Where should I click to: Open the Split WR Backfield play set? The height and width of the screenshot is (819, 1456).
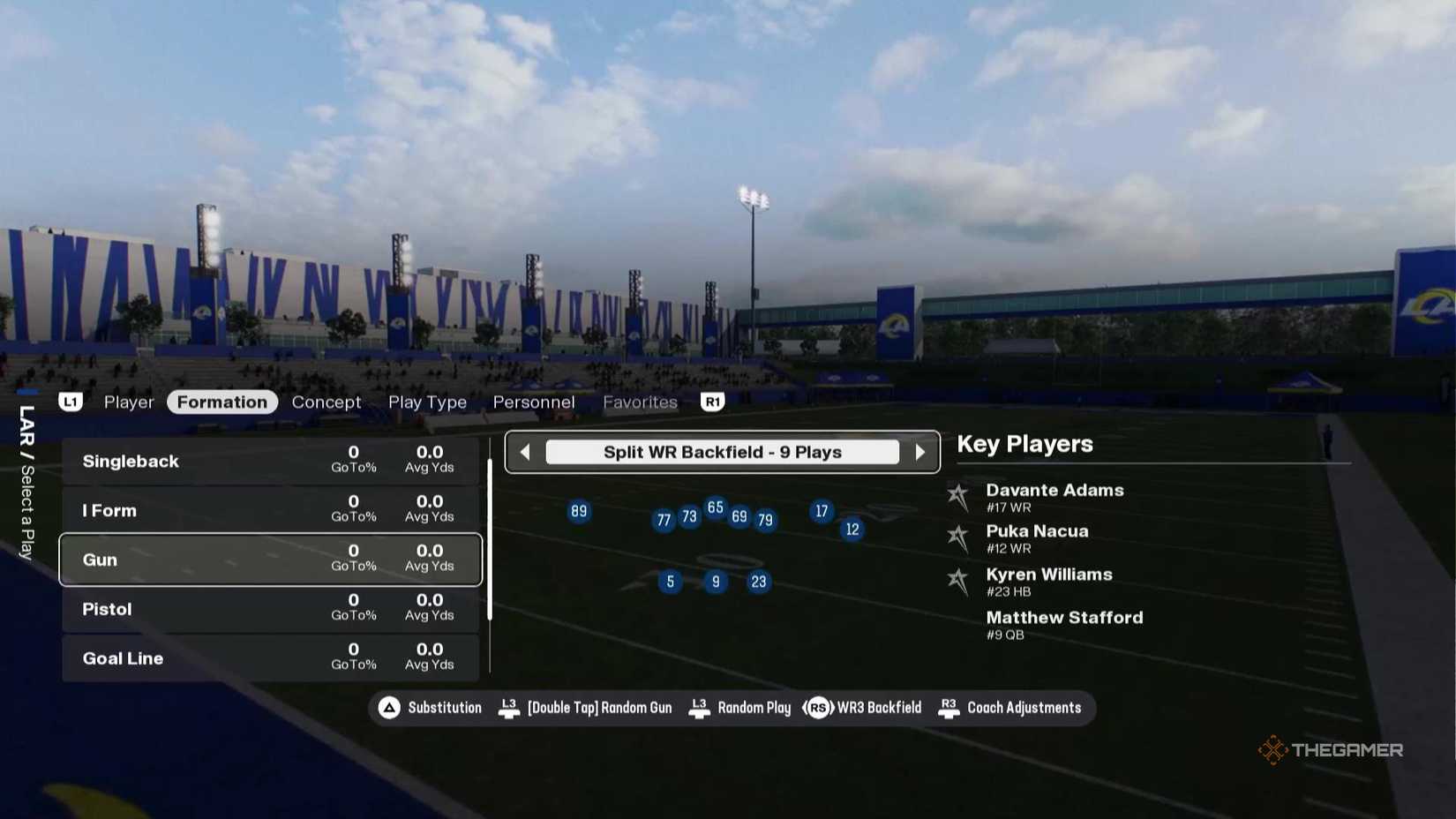tap(722, 452)
